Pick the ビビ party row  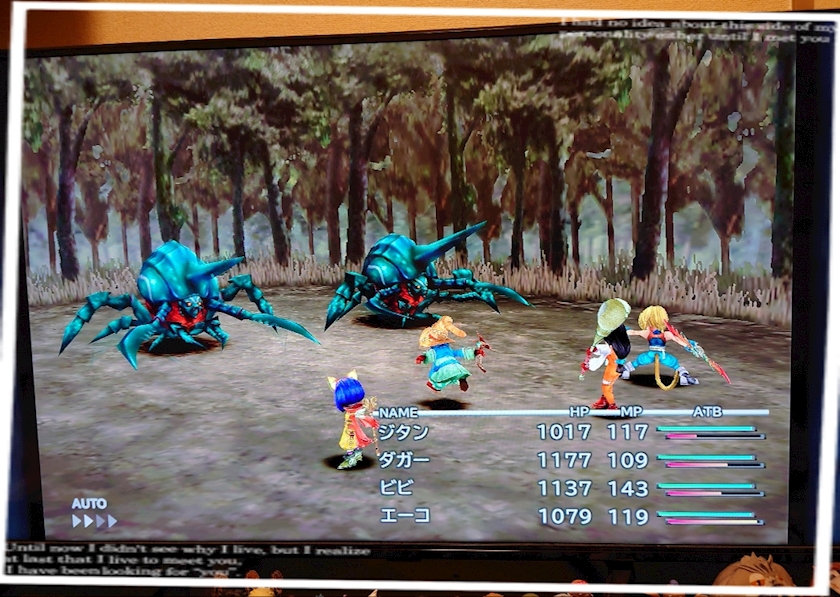click(396, 488)
